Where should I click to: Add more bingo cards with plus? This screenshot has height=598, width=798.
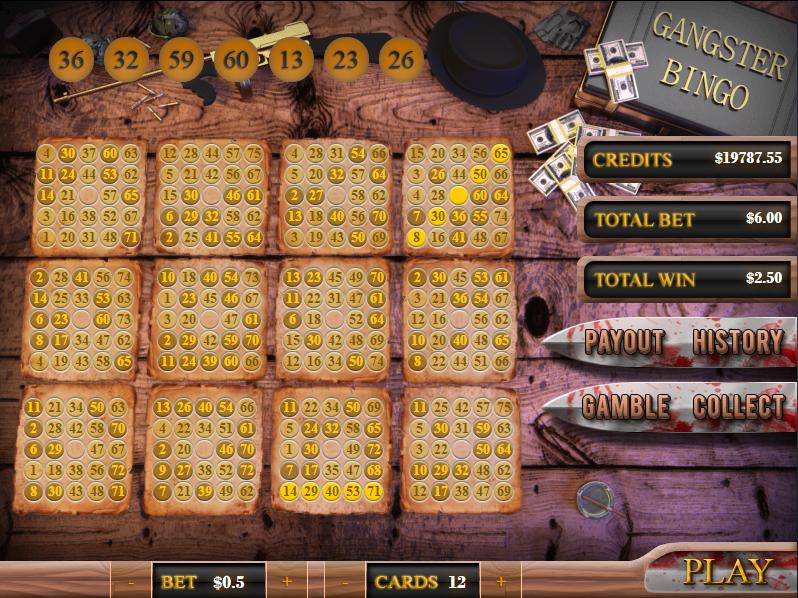501,581
